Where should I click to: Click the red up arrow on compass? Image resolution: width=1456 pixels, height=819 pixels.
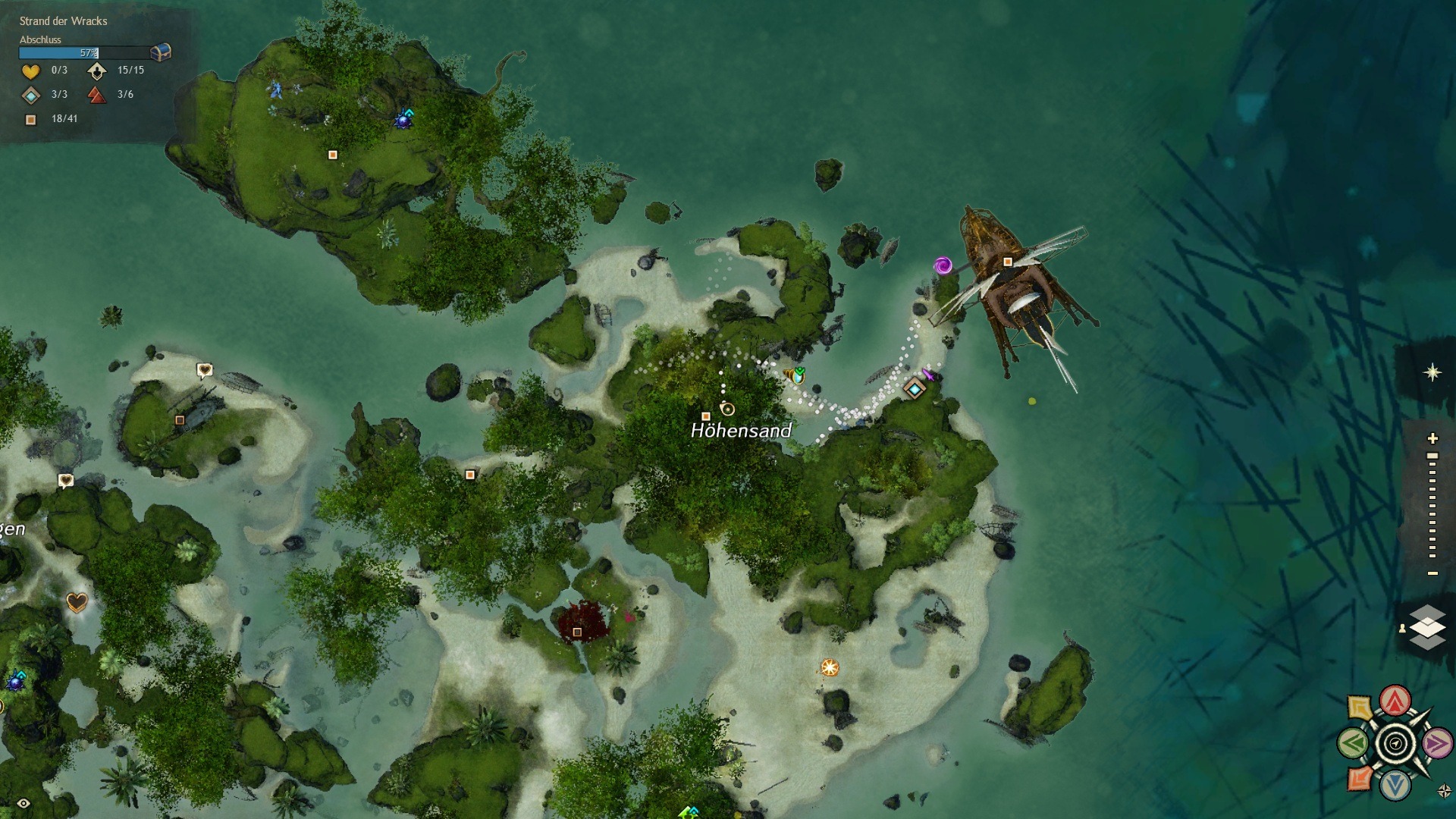pos(1395,701)
